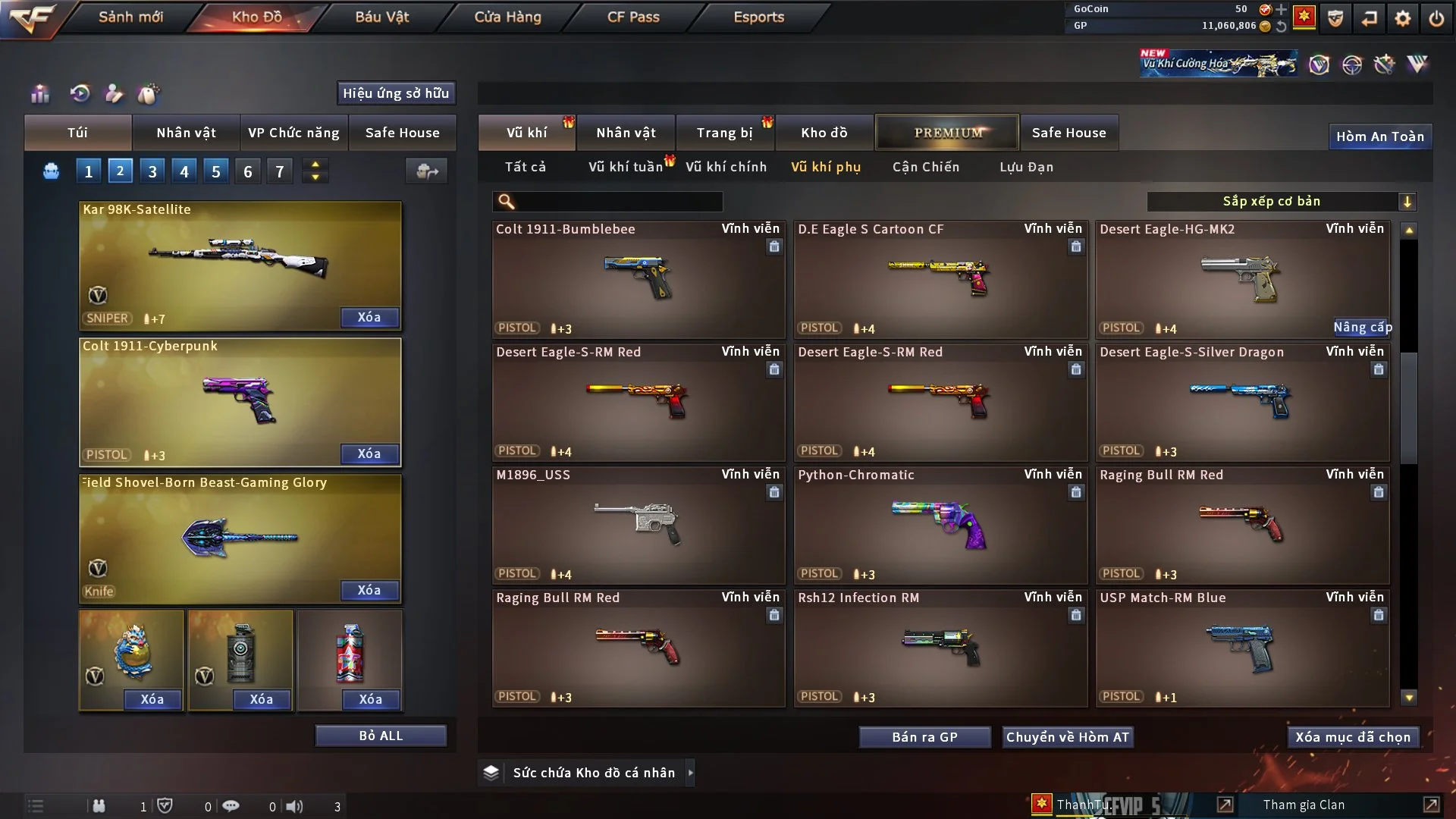This screenshot has width=1456, height=819.
Task: Click Bỏ ALL to unequip everything
Action: (381, 736)
